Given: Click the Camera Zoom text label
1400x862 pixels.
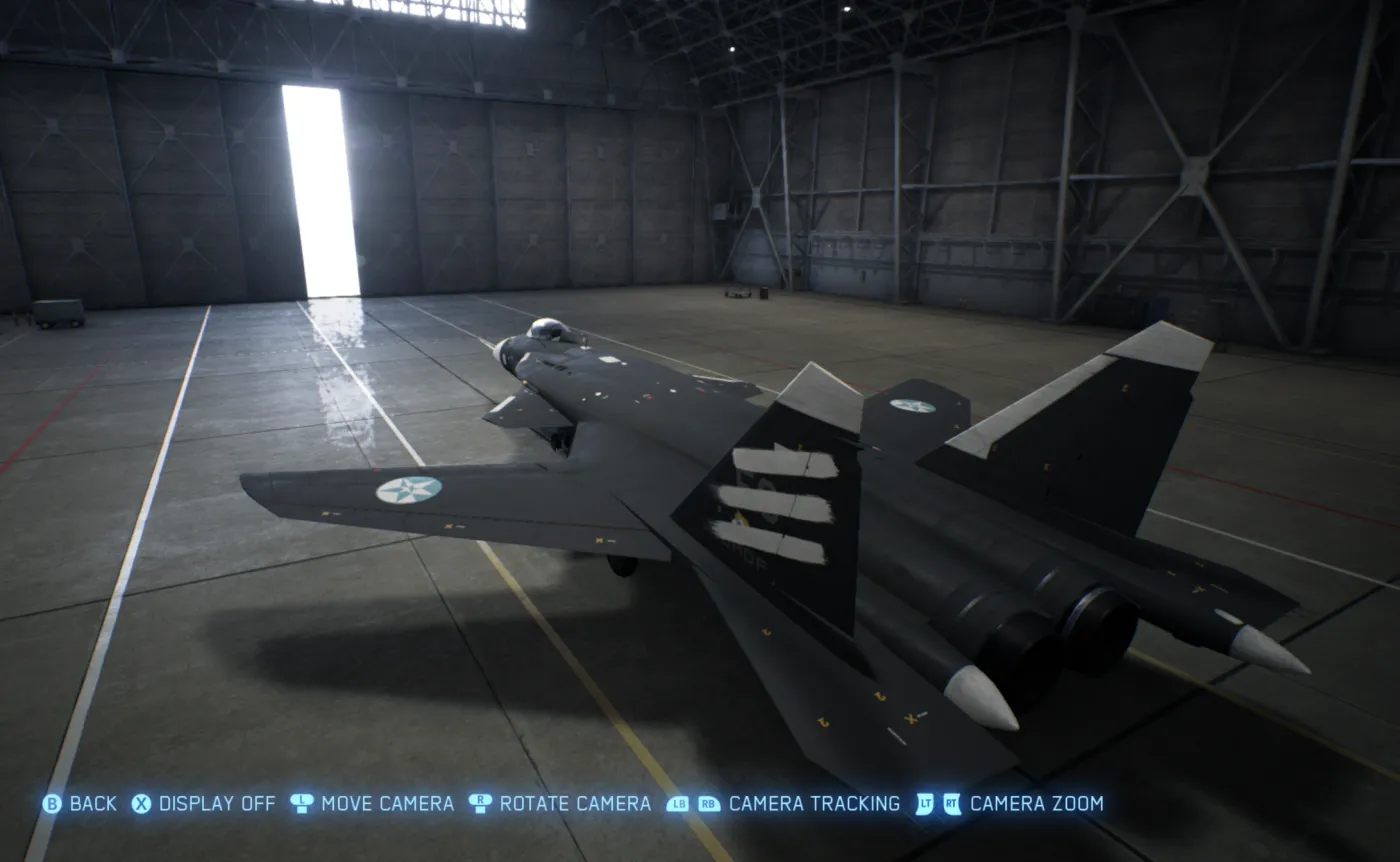Looking at the screenshot, I should tap(1040, 803).
